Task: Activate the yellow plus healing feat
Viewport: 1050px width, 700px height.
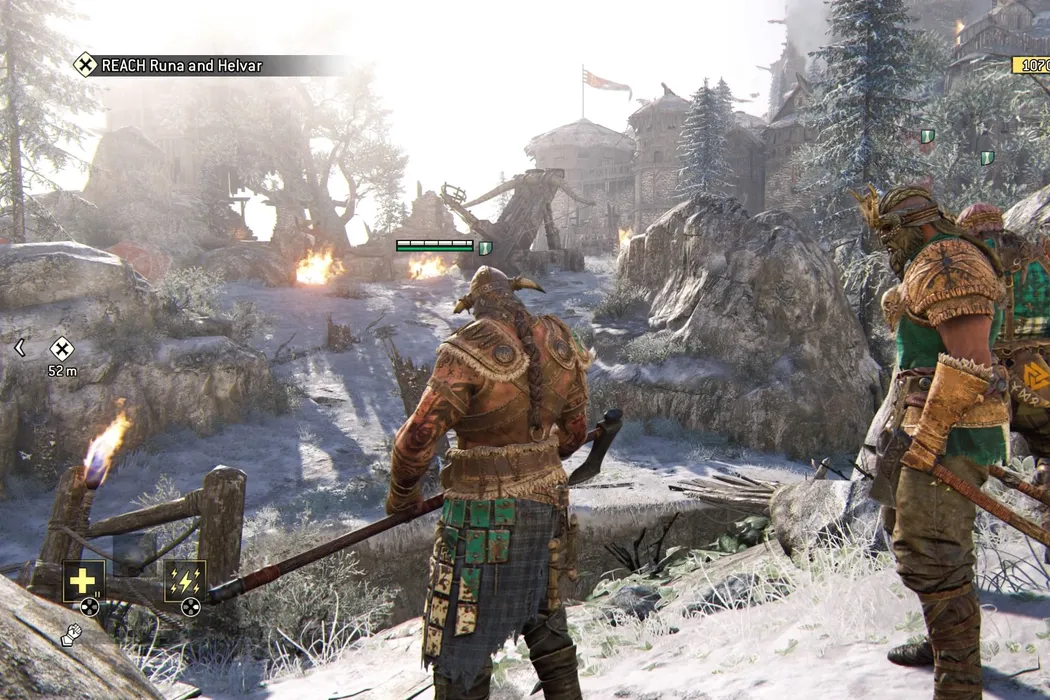Action: [x=84, y=580]
